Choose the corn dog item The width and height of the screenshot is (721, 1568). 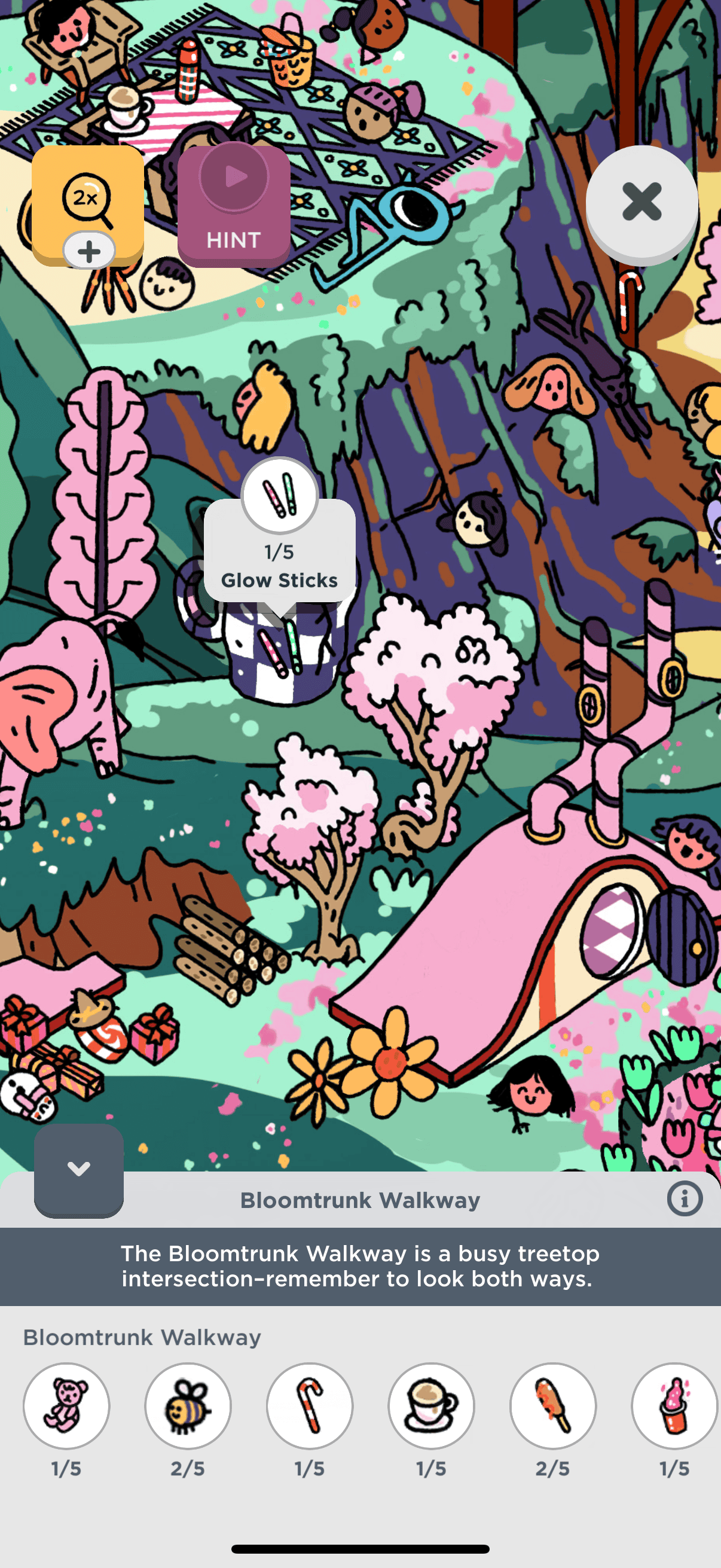click(553, 1405)
